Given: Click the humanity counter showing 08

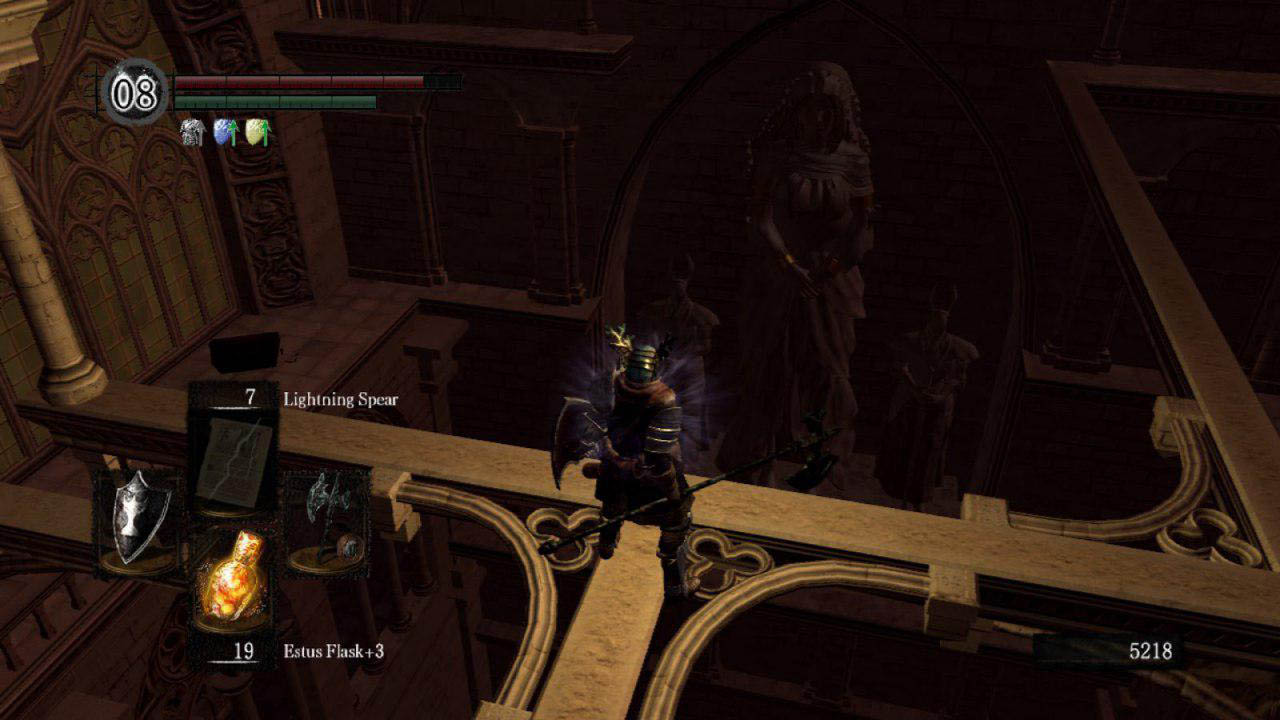Looking at the screenshot, I should pos(135,95).
